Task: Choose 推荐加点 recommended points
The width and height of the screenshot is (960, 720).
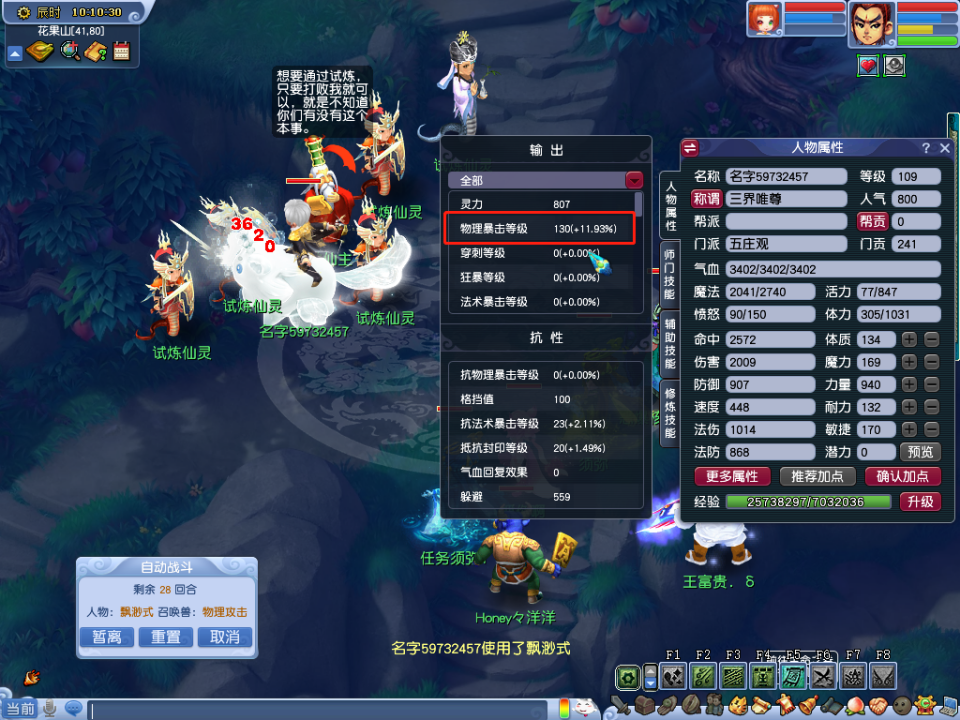Action: tap(816, 476)
